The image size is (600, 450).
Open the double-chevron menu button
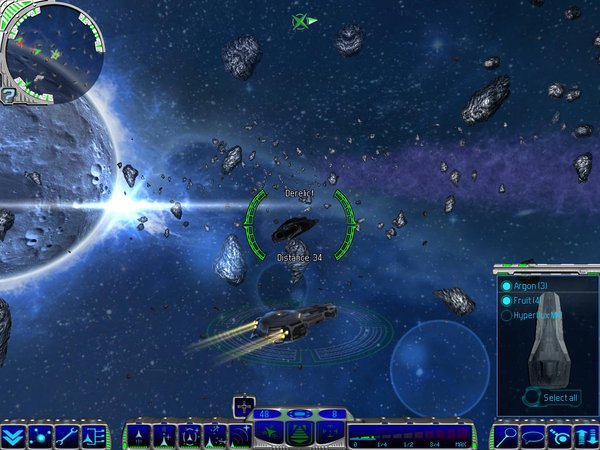[x=13, y=435]
